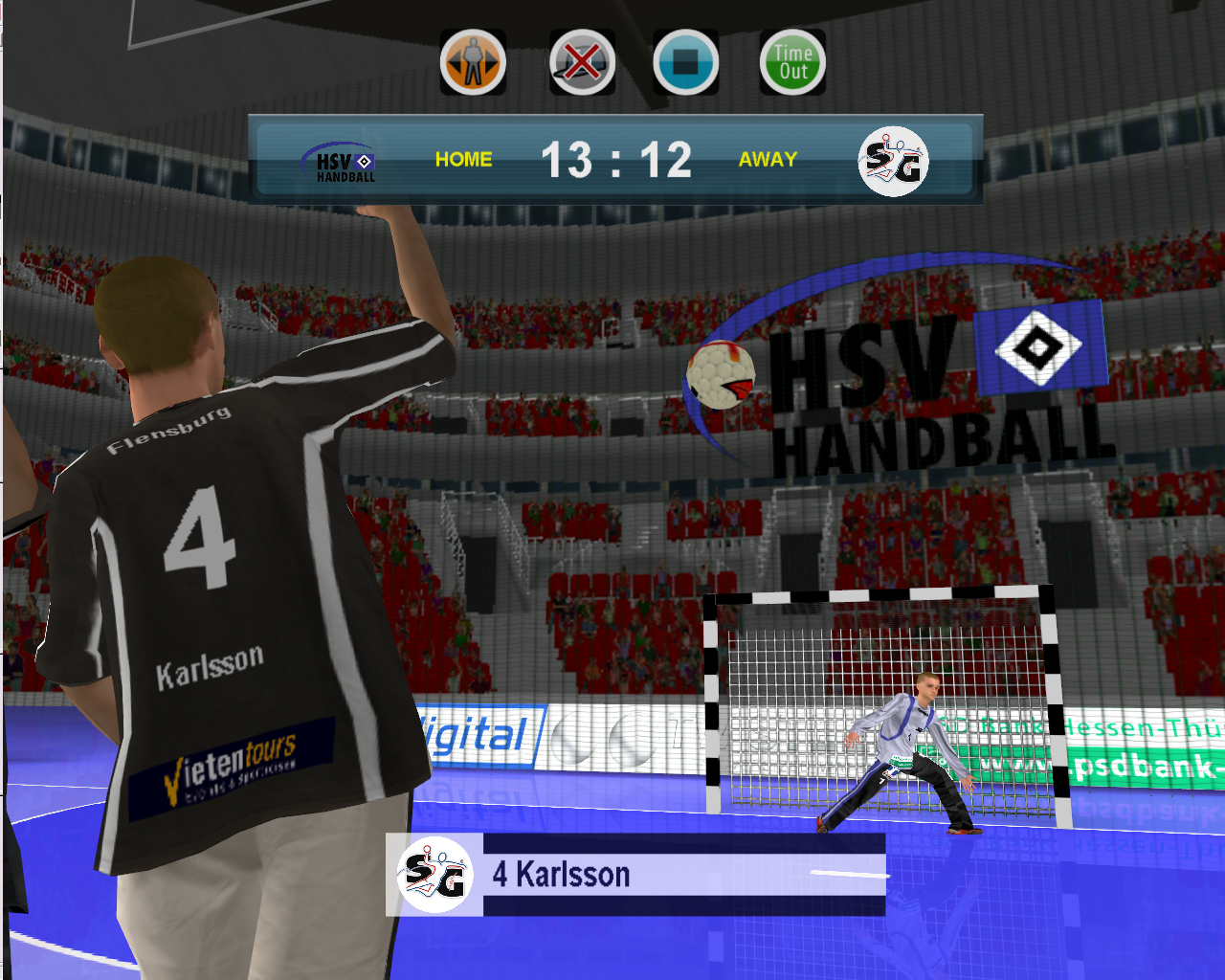Select the orange player substitution icon
The image size is (1225, 980).
click(473, 62)
